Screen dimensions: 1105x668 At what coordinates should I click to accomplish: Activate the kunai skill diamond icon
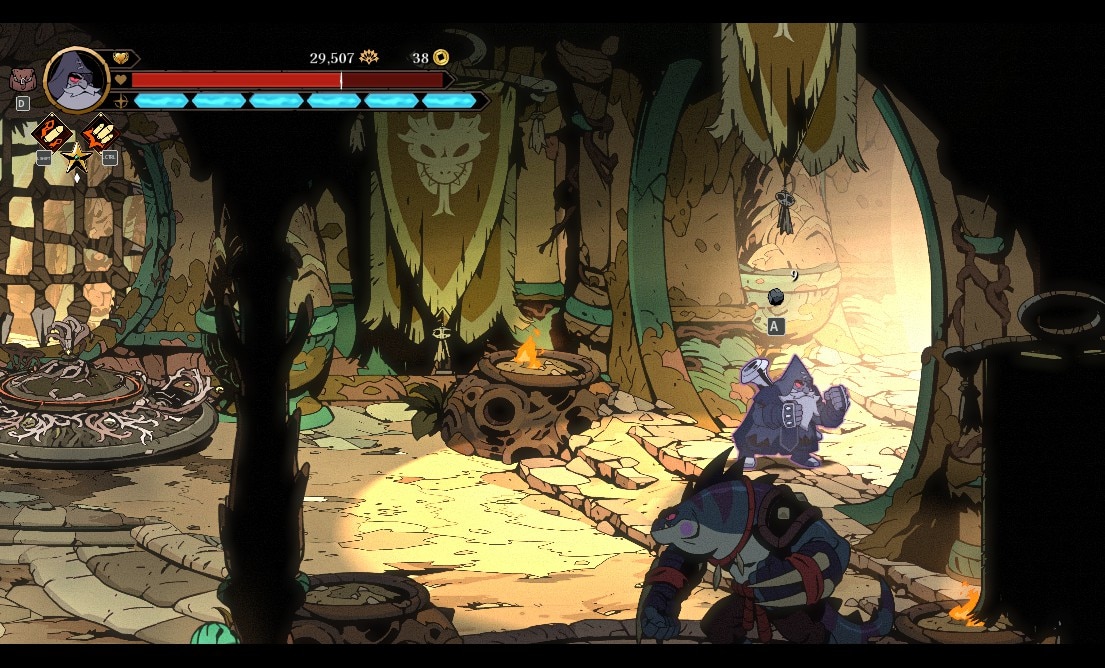[x=51, y=132]
